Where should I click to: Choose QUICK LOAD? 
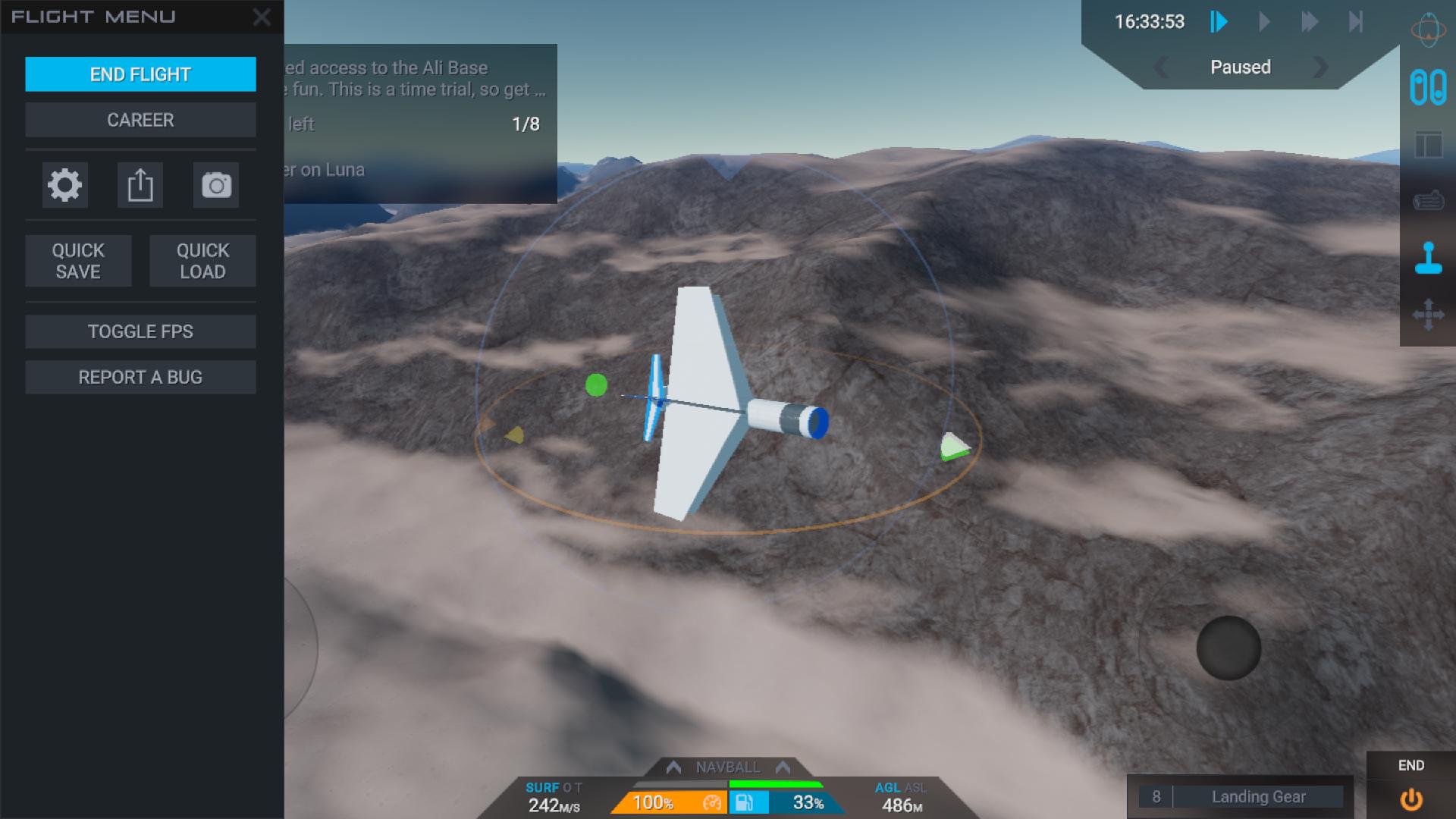tap(202, 261)
